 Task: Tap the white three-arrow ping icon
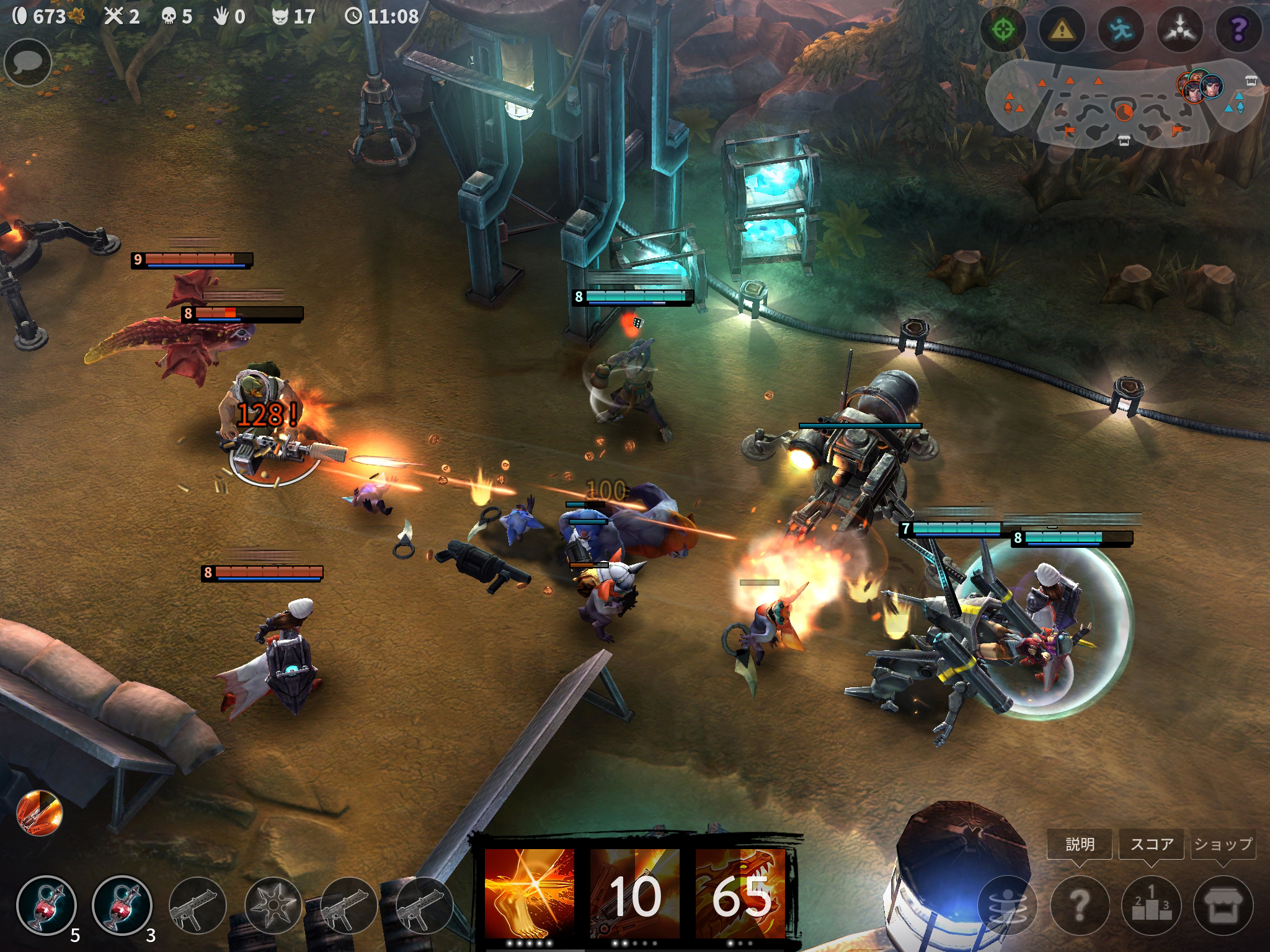(x=1179, y=30)
